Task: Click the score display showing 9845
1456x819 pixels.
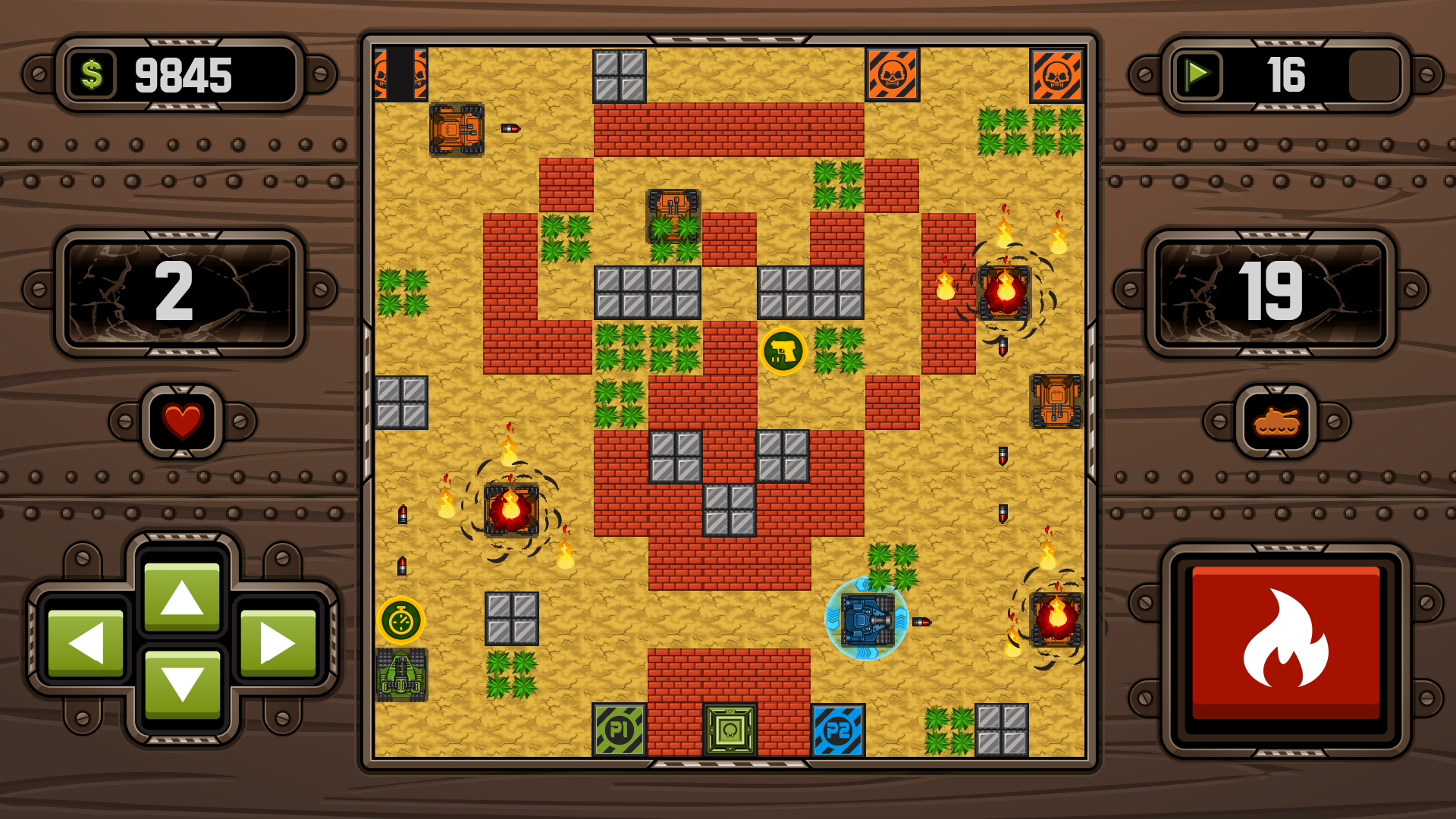Action: [x=182, y=75]
